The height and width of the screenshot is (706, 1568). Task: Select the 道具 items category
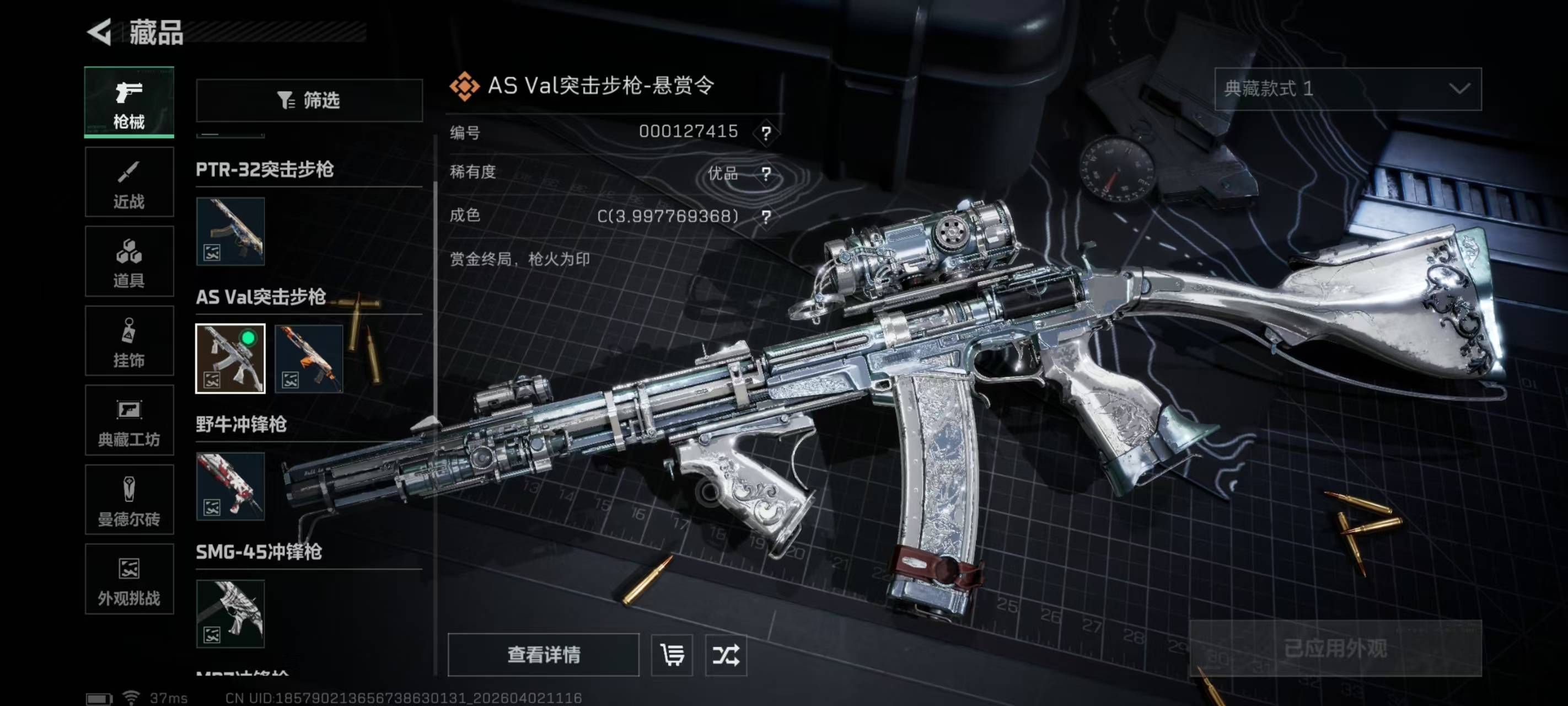click(129, 261)
